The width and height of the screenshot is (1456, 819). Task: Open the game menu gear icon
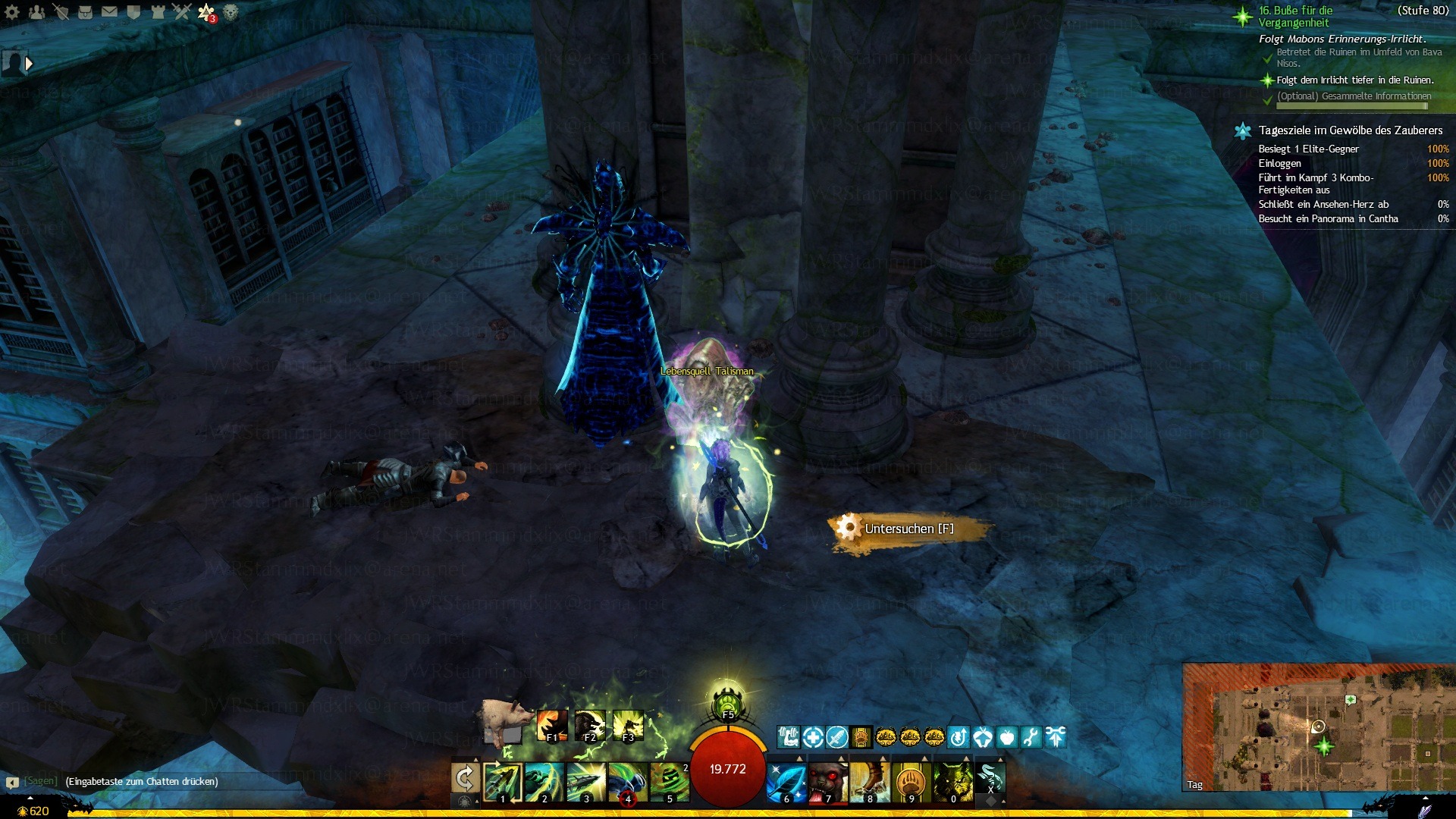pos(12,11)
